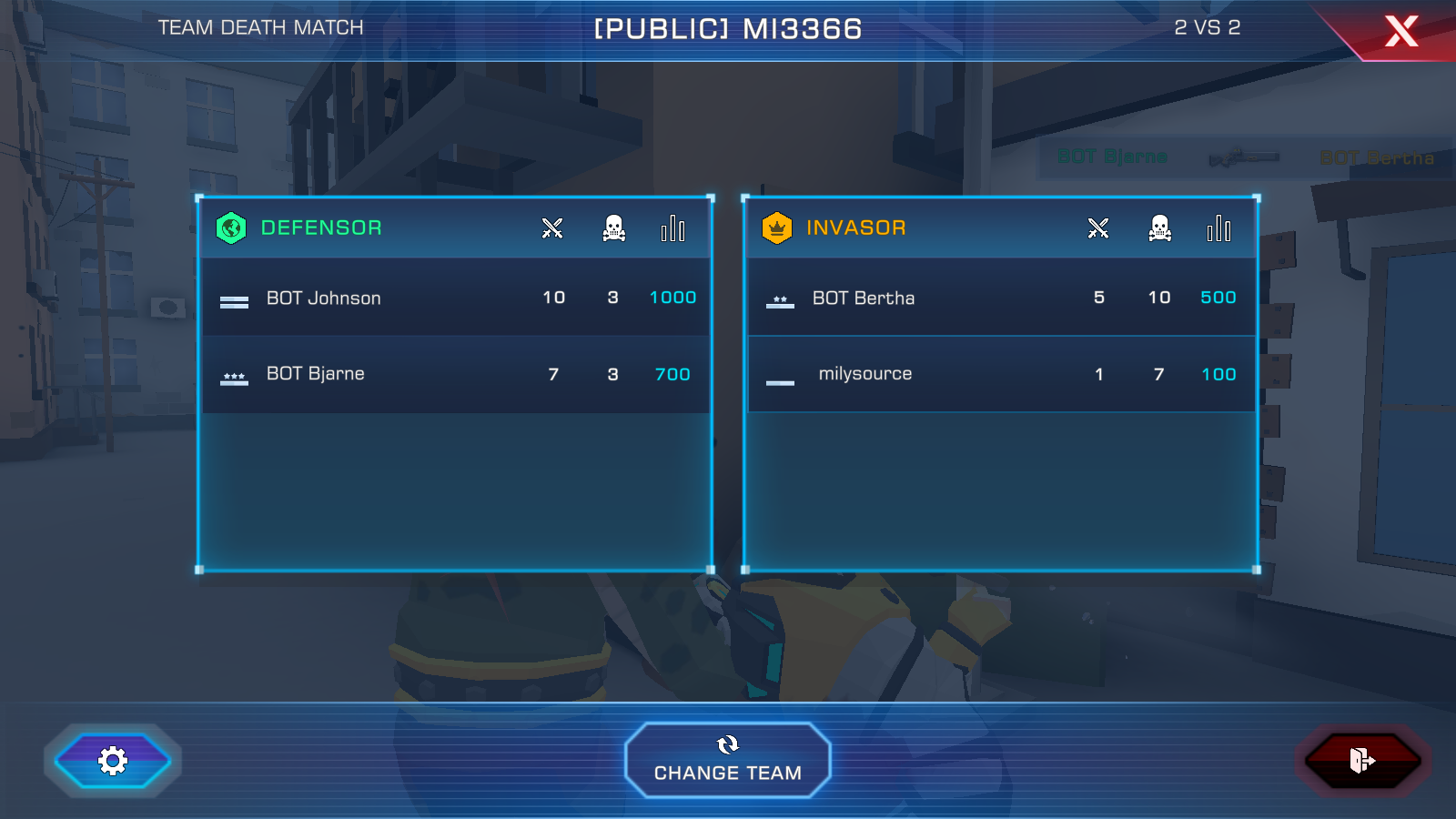
Task: Open settings with the gear button
Action: pos(113,761)
